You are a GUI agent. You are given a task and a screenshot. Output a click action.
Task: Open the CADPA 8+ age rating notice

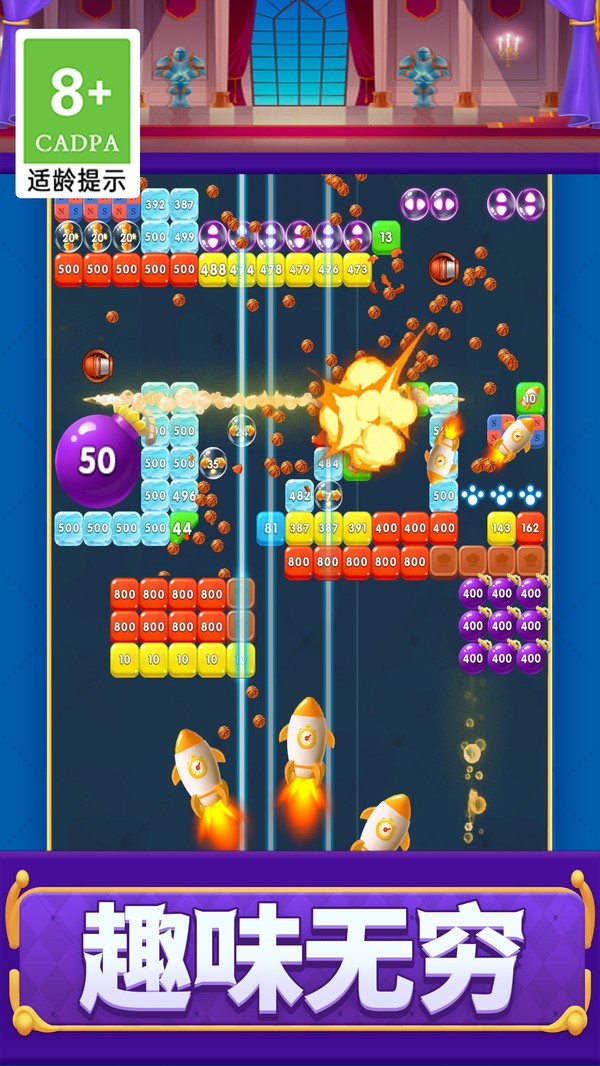(77, 113)
